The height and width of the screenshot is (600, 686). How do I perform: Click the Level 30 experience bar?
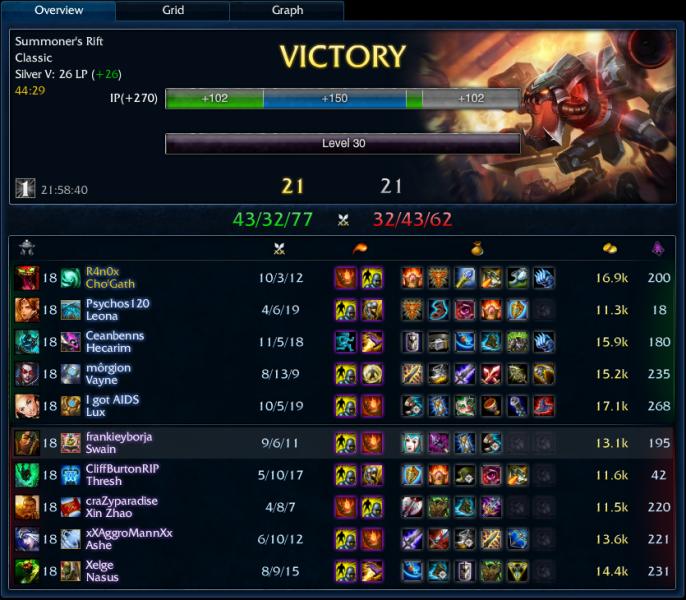coord(342,144)
